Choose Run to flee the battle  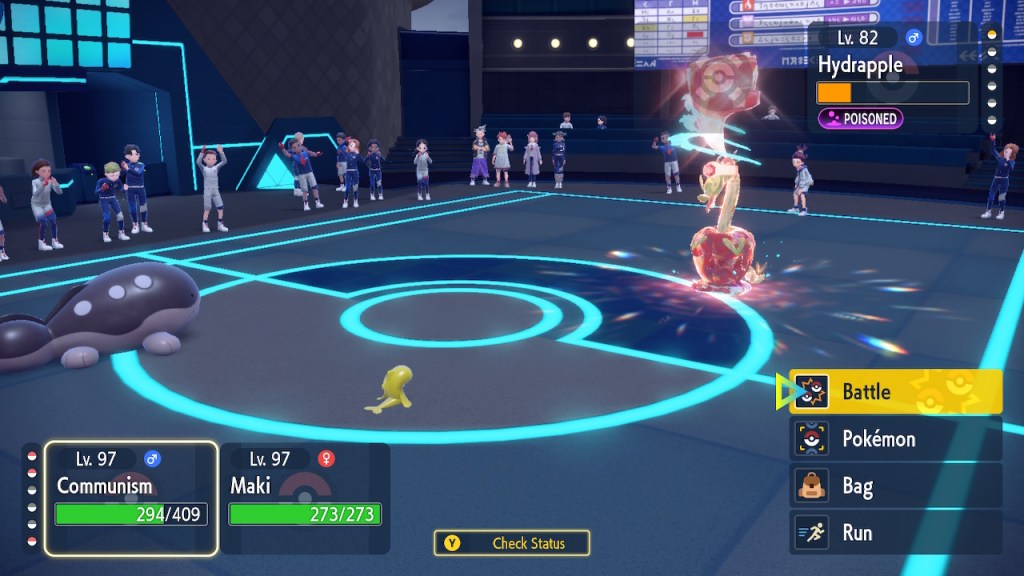pyautogui.click(x=895, y=533)
